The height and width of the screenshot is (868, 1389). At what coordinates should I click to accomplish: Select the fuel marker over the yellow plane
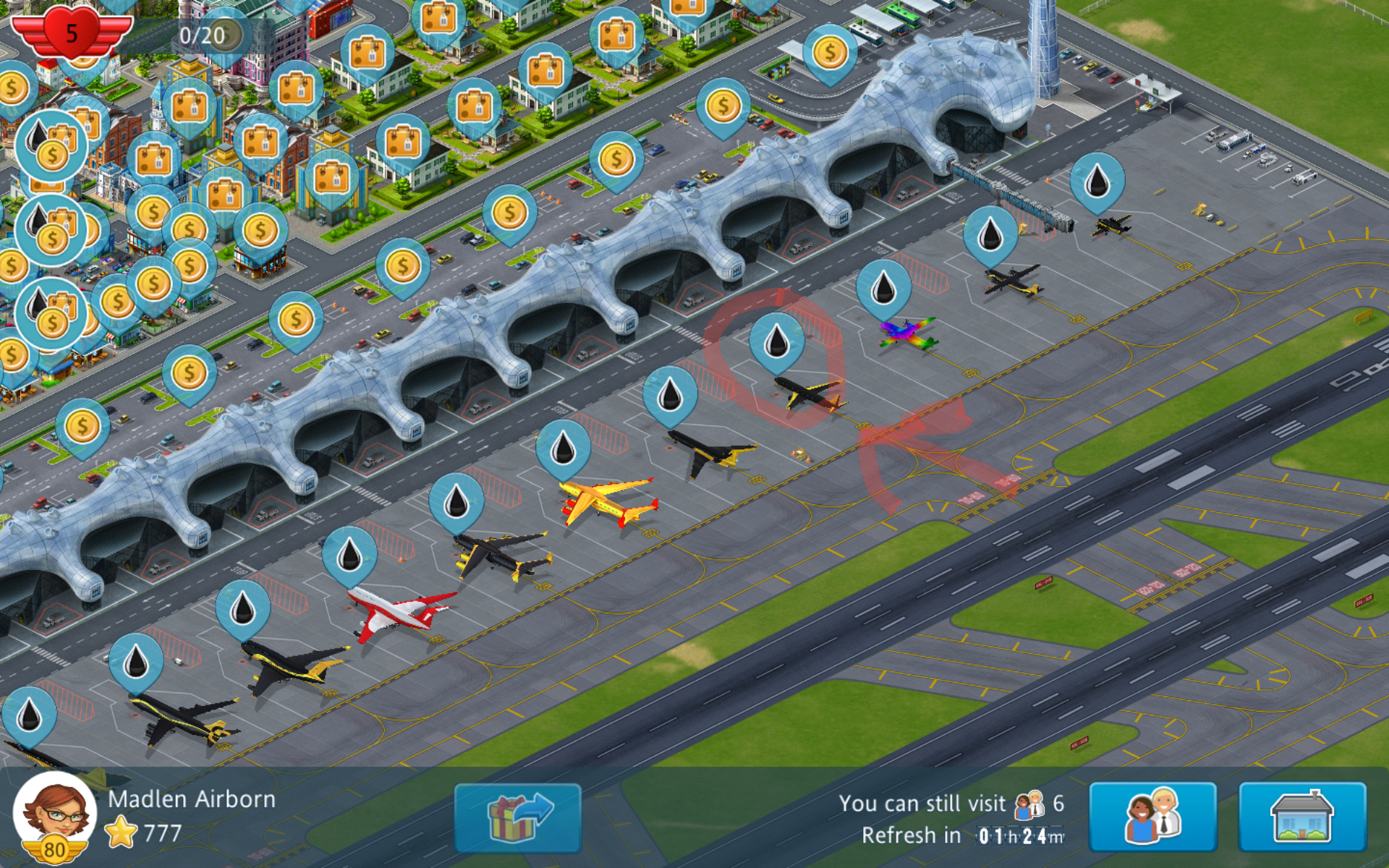[x=563, y=448]
